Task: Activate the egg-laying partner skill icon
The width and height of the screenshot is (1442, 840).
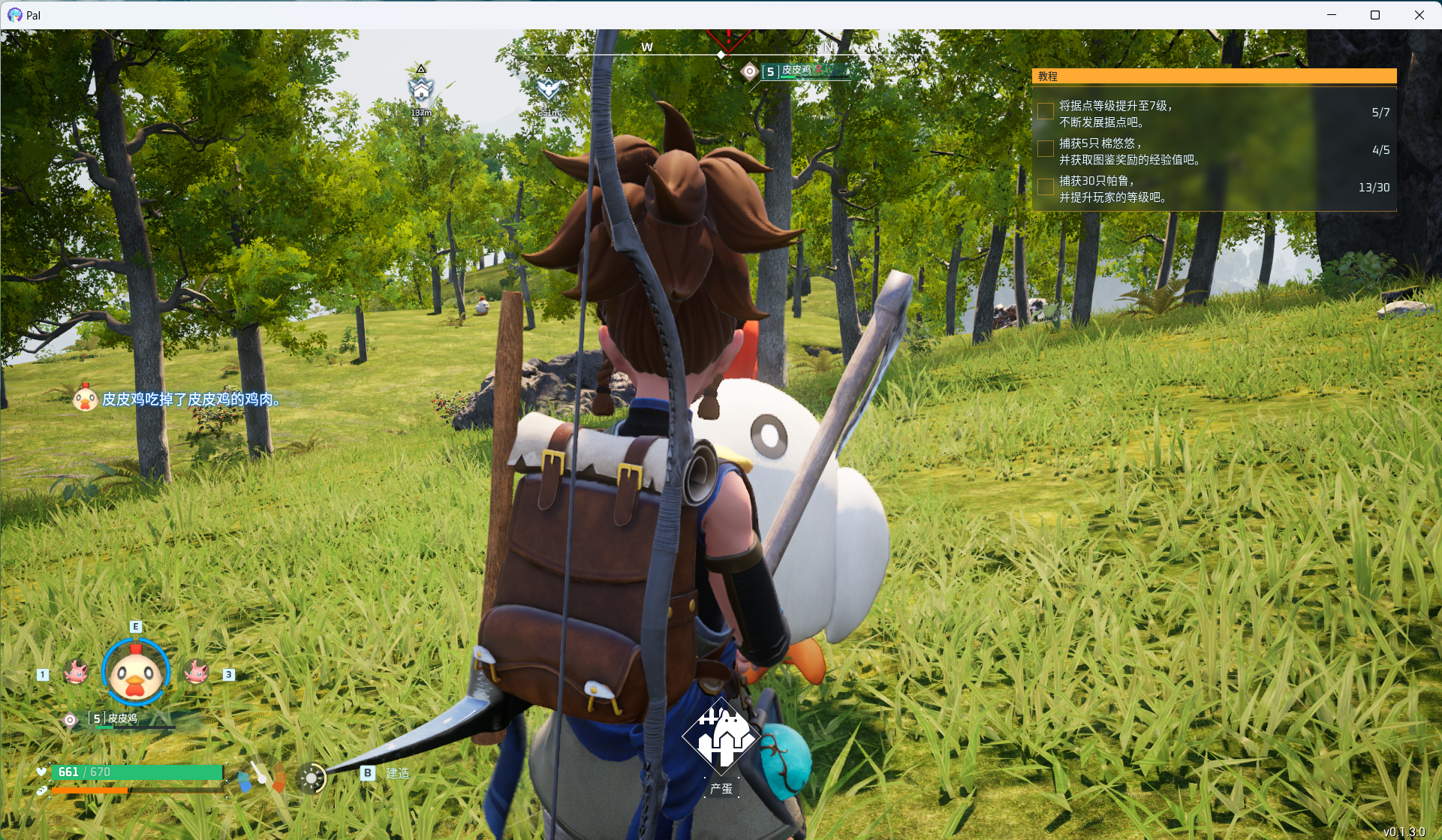Action: click(x=721, y=738)
